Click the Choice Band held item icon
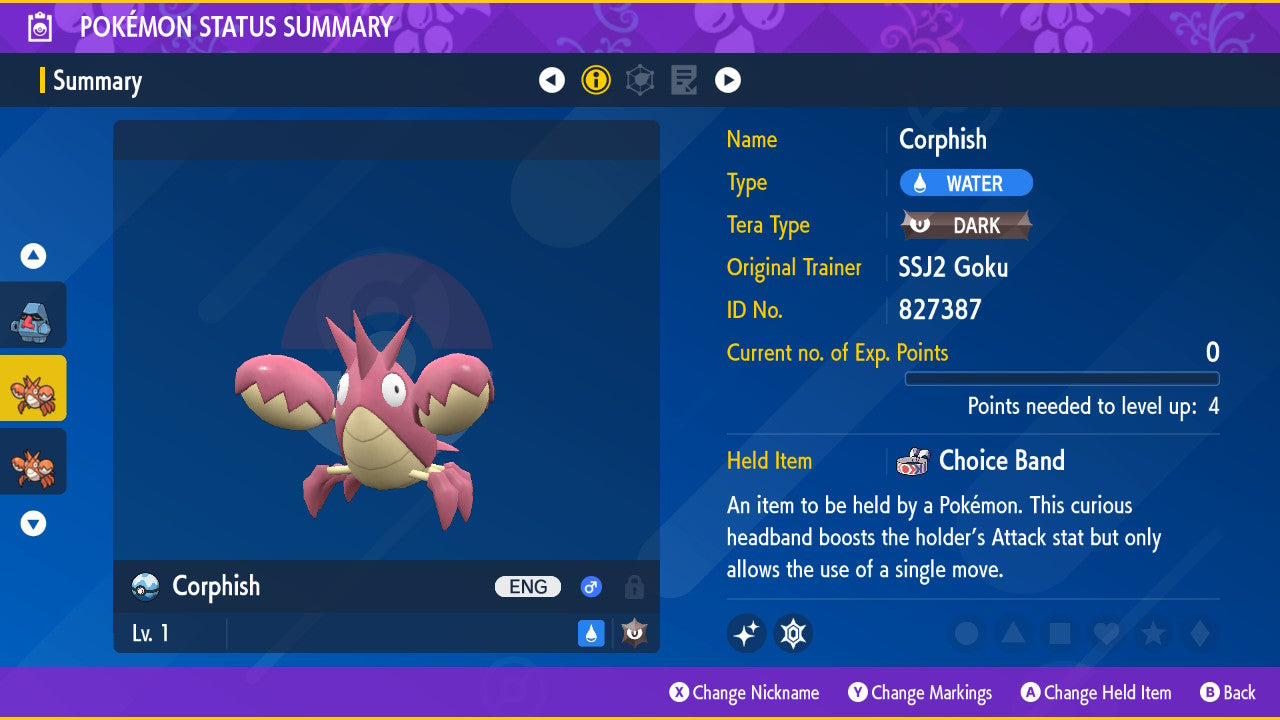The width and height of the screenshot is (1280, 720). [911, 460]
